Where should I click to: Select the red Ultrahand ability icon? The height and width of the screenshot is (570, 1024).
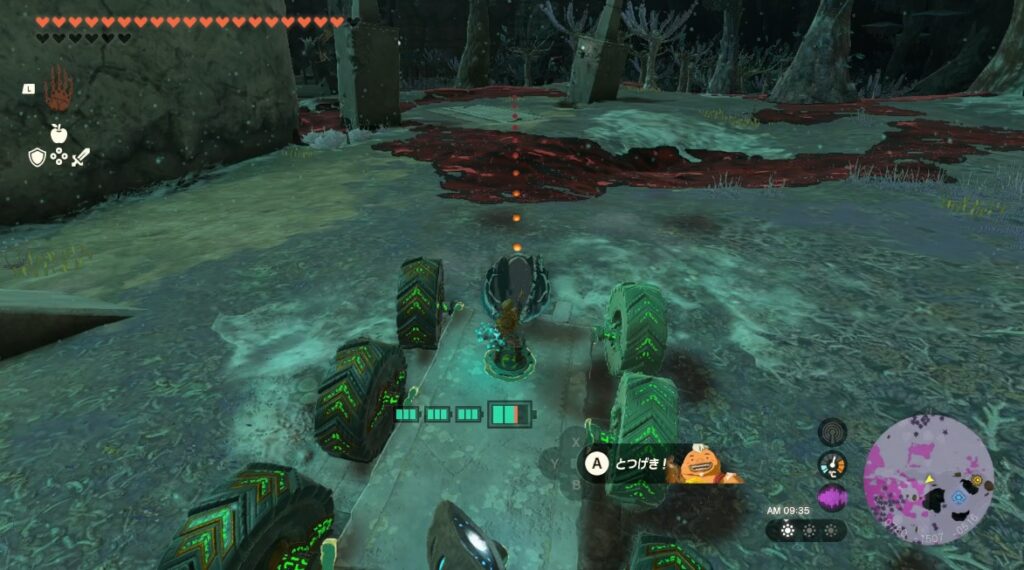point(58,90)
